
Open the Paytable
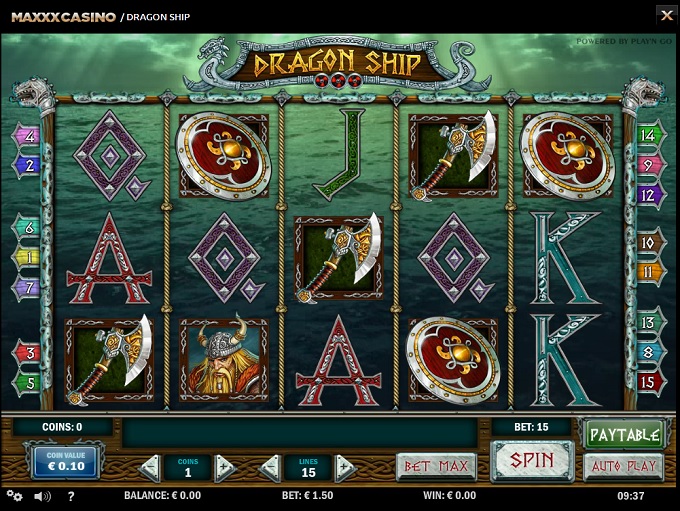pyautogui.click(x=624, y=434)
